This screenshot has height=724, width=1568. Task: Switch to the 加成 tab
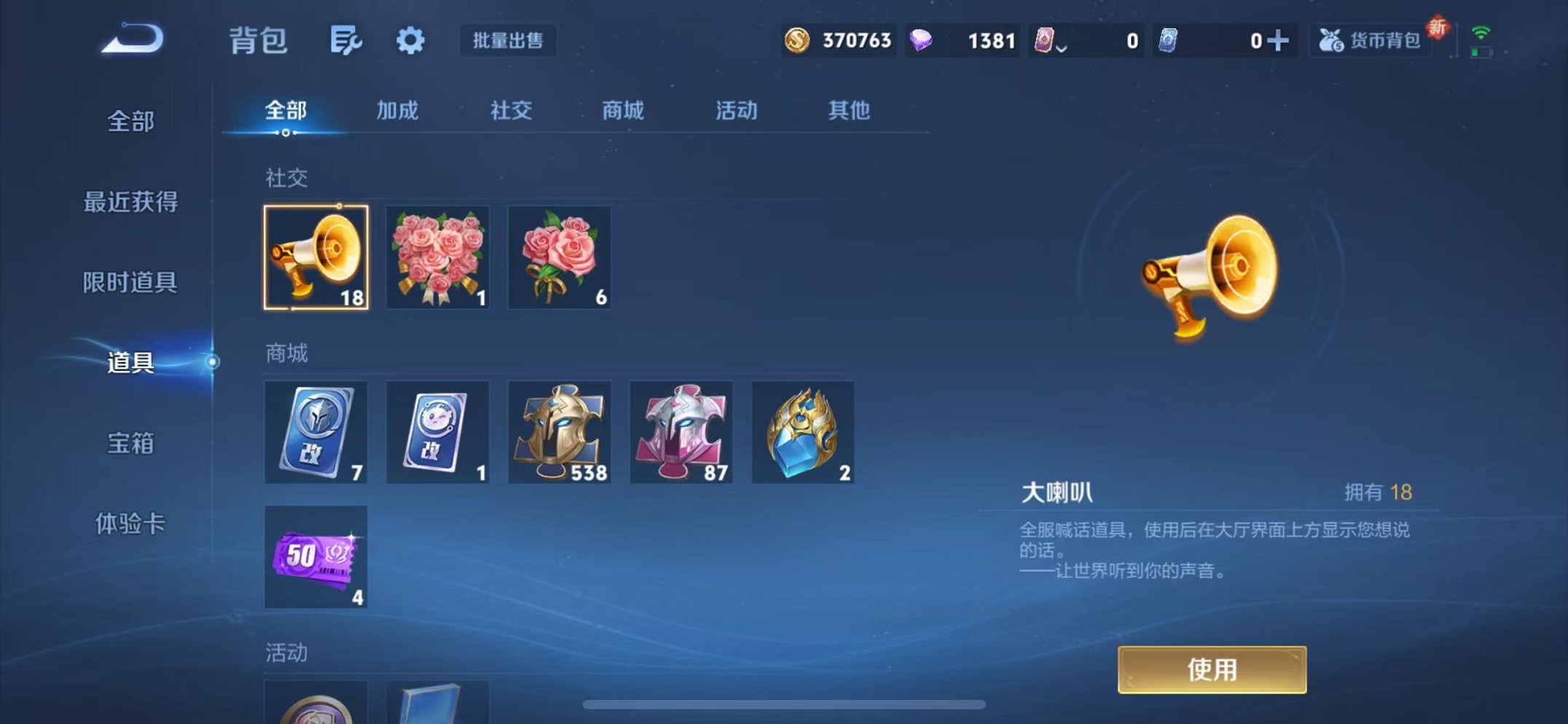397,111
